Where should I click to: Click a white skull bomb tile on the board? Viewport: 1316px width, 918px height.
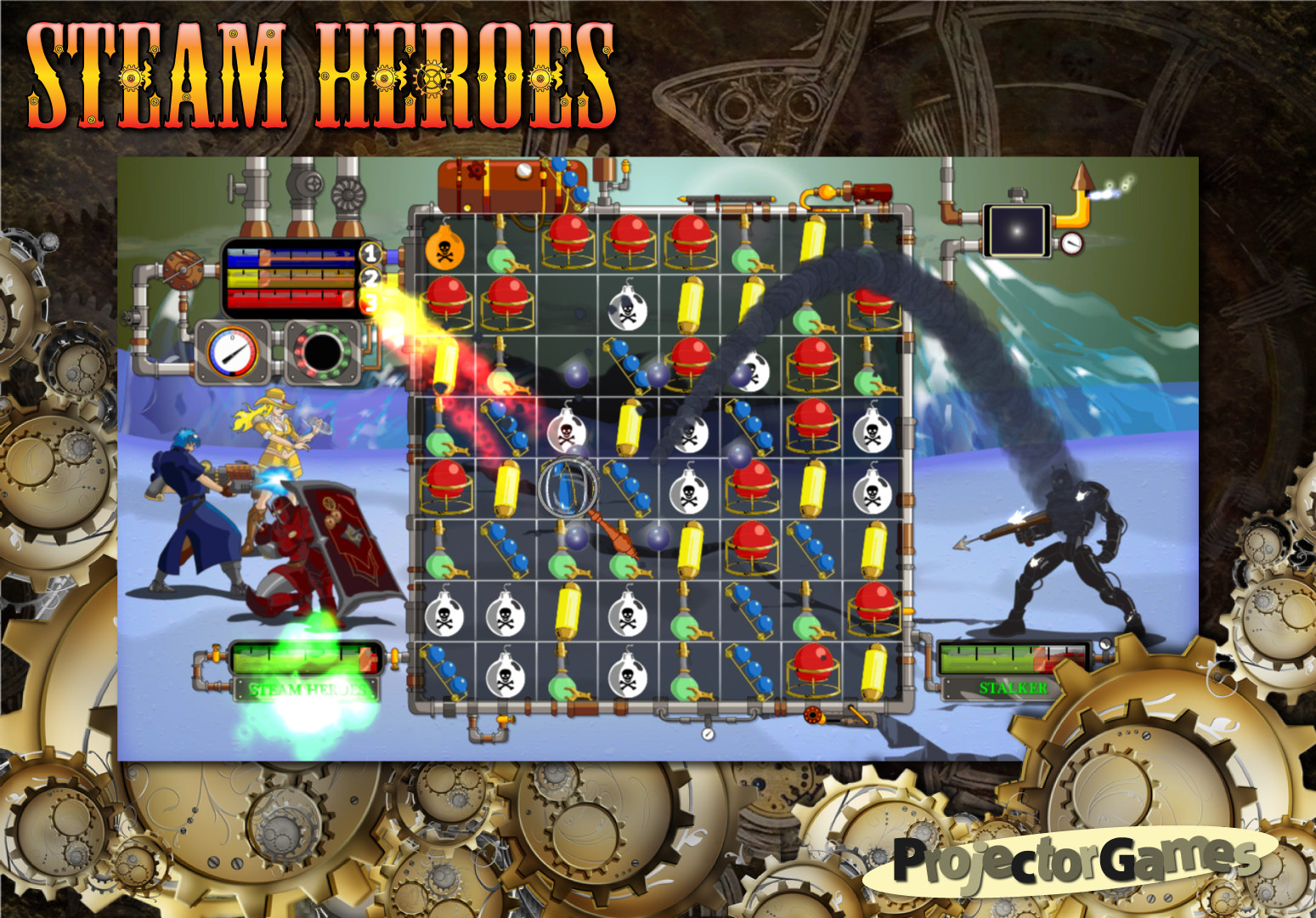click(x=625, y=312)
